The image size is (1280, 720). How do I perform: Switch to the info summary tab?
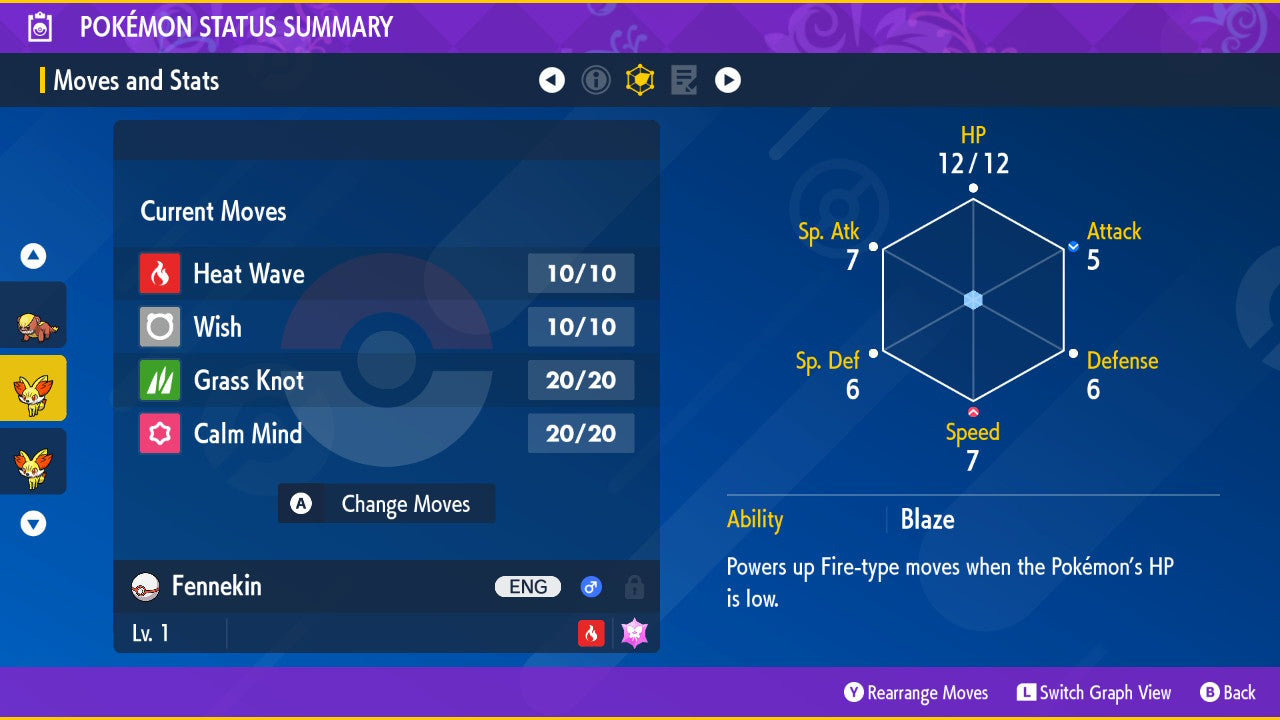point(596,80)
